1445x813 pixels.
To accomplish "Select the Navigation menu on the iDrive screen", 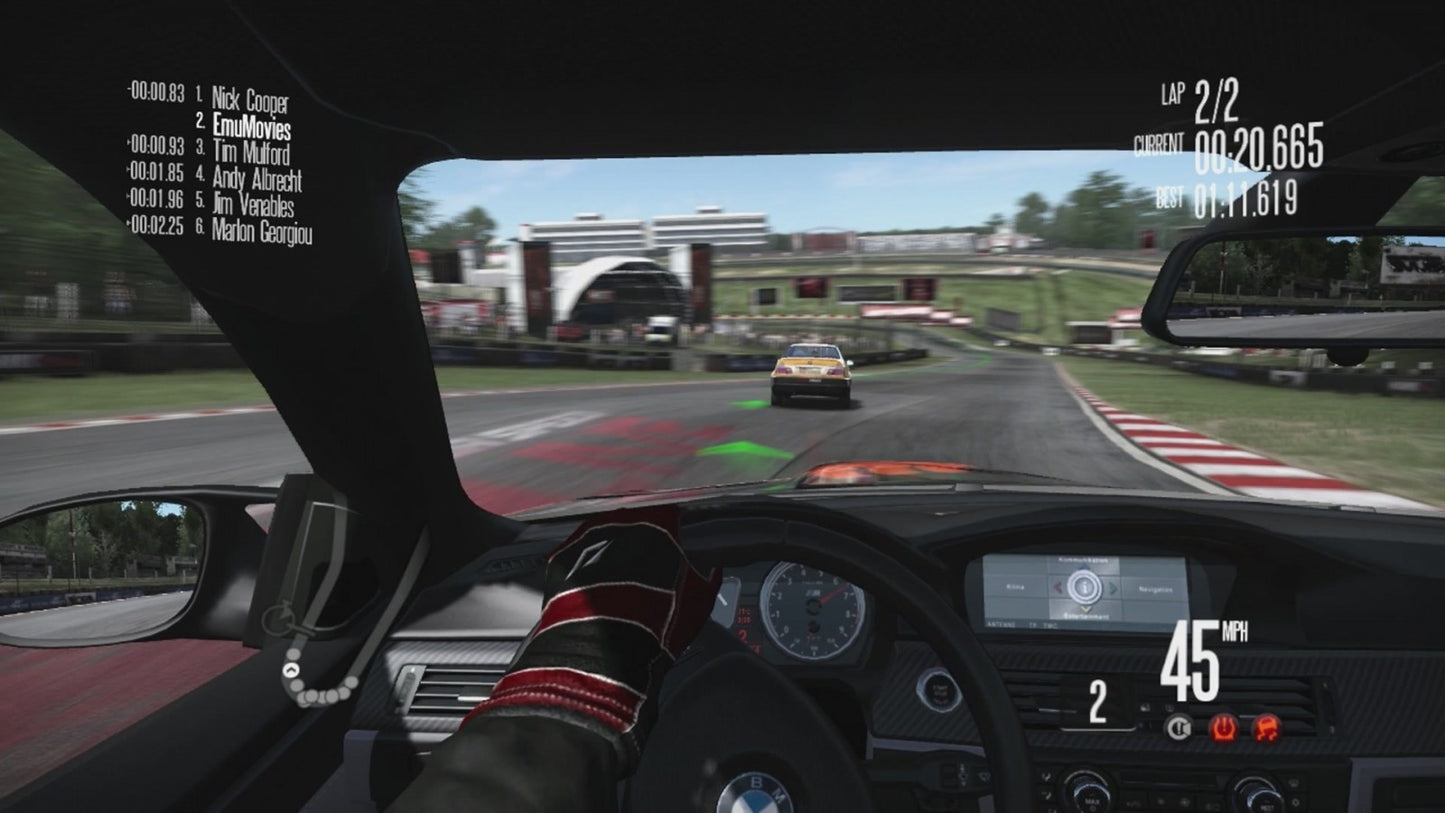I will coord(1157,589).
